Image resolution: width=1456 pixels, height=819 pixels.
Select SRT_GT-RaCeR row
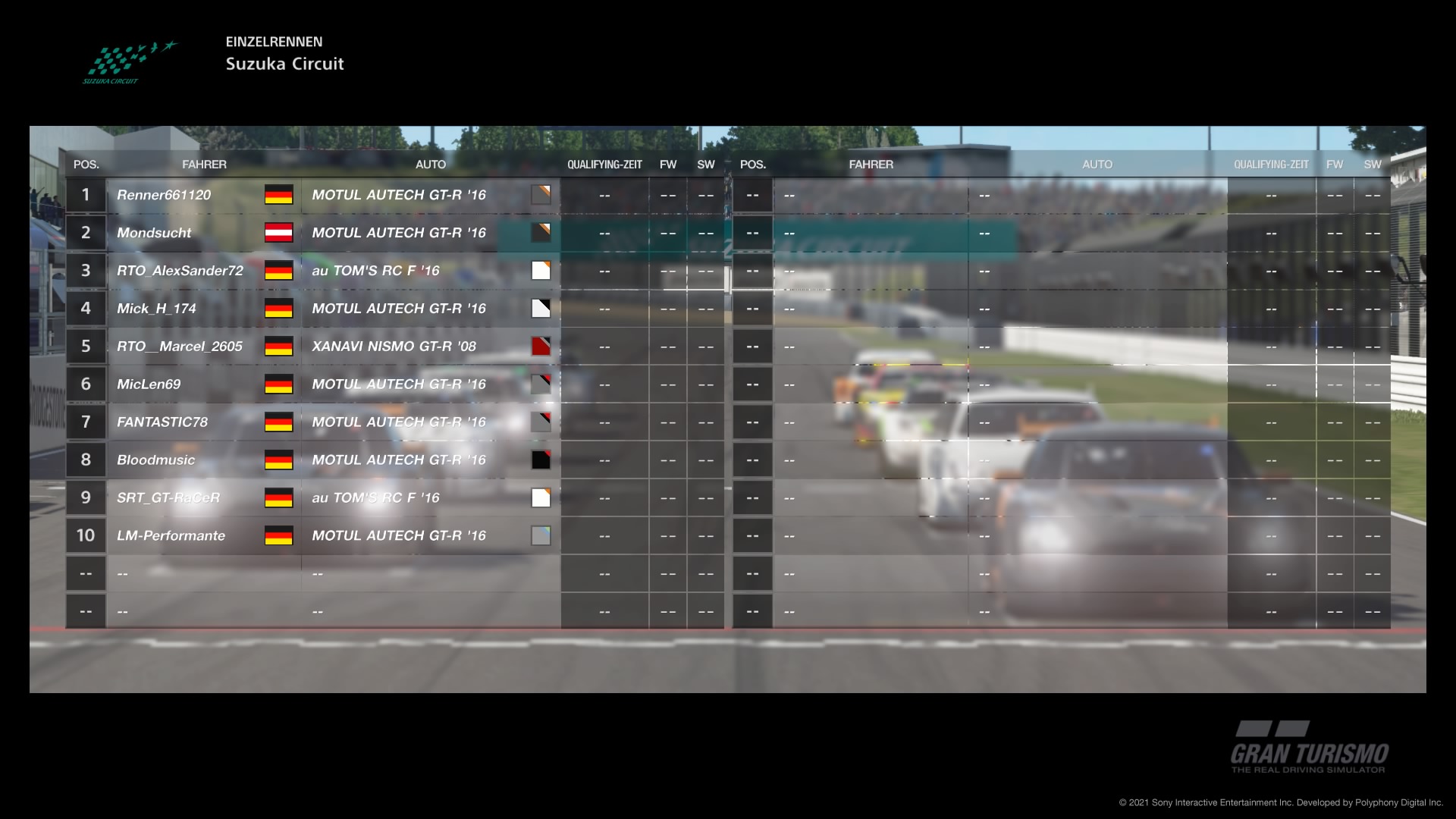tap(168, 498)
